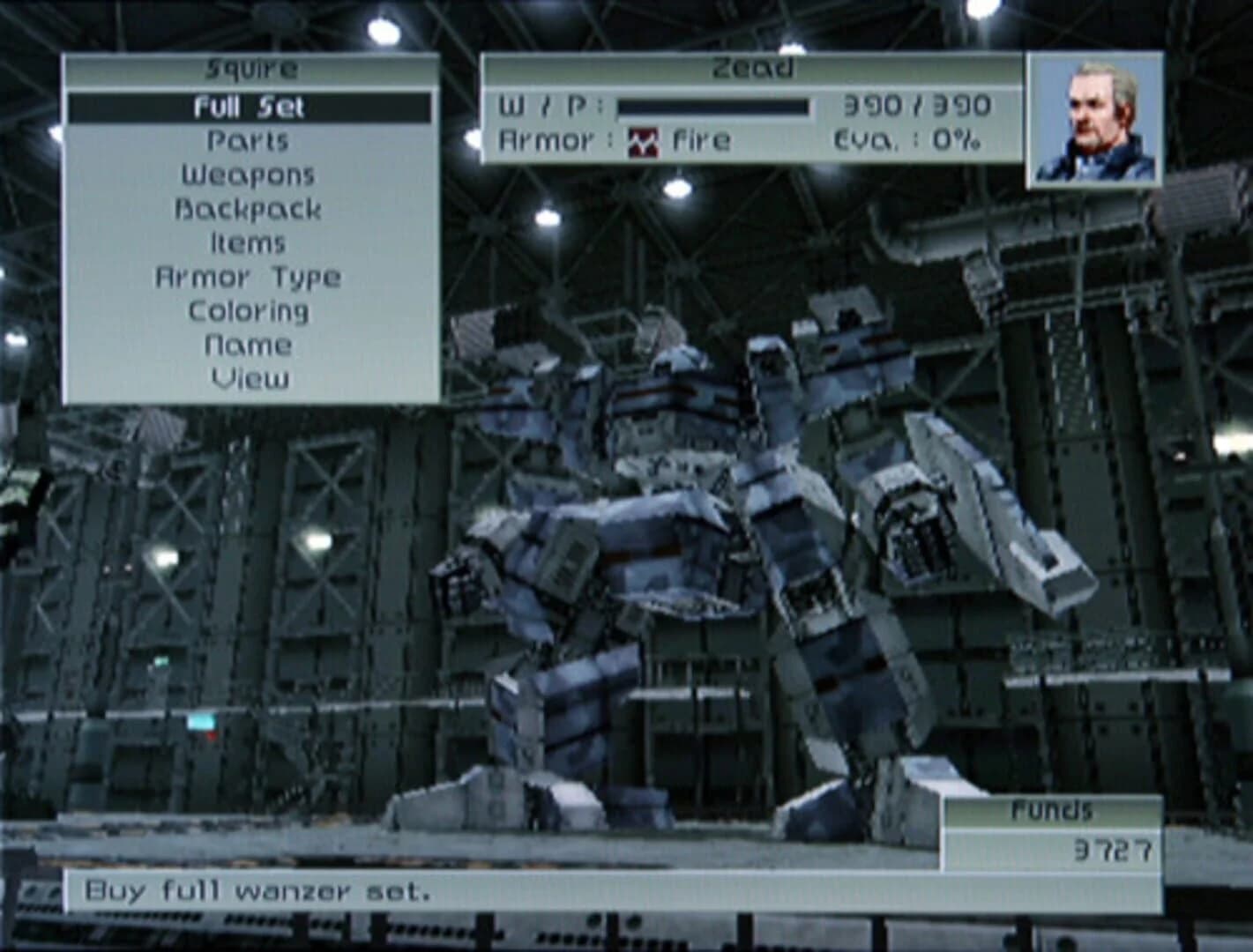Select Items to browse consumables
Image resolution: width=1253 pixels, height=952 pixels.
(x=250, y=242)
